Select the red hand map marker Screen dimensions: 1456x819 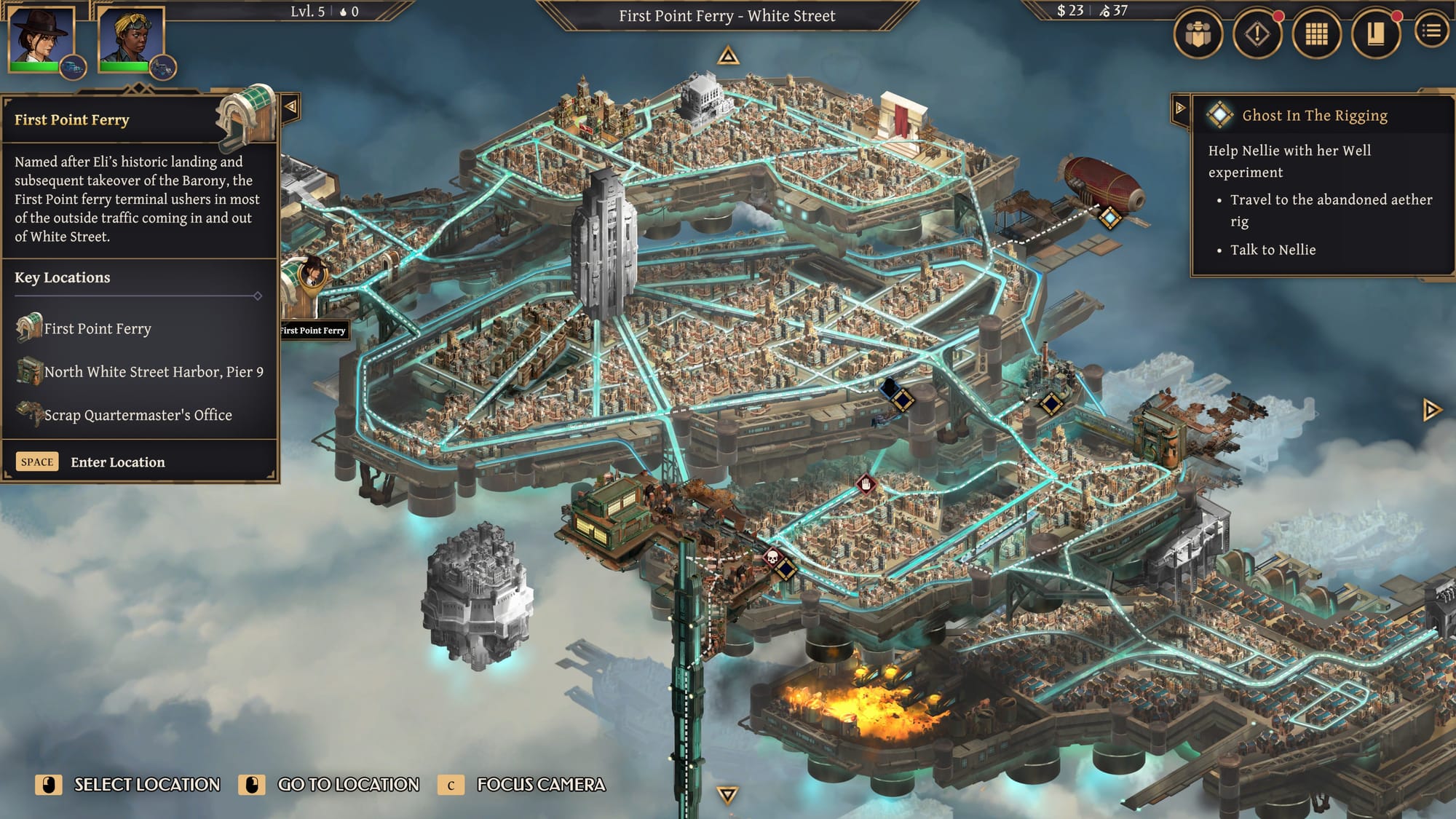pyautogui.click(x=866, y=483)
